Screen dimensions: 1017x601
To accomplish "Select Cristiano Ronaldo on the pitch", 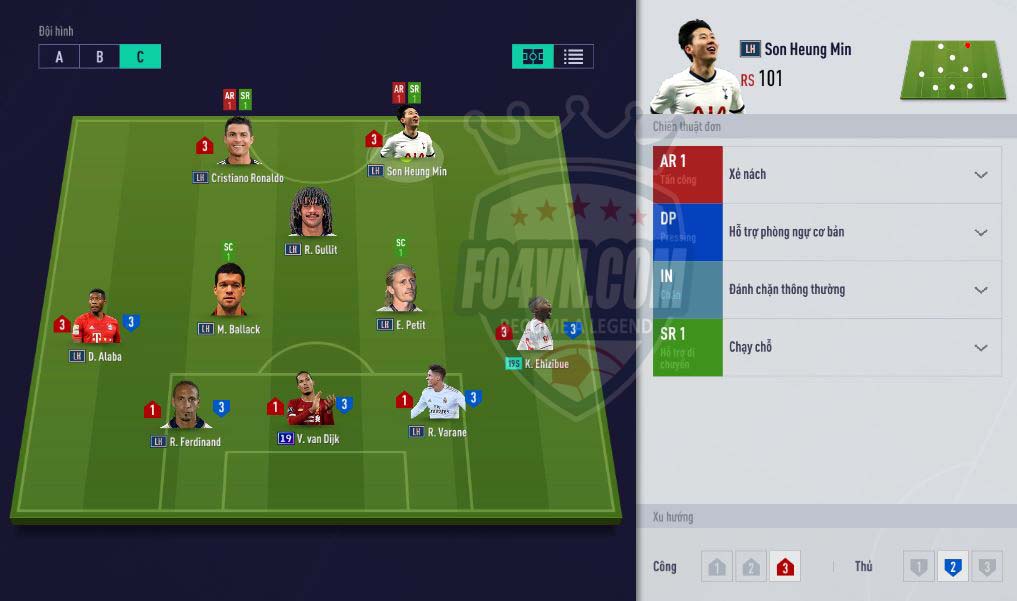I will [238, 143].
